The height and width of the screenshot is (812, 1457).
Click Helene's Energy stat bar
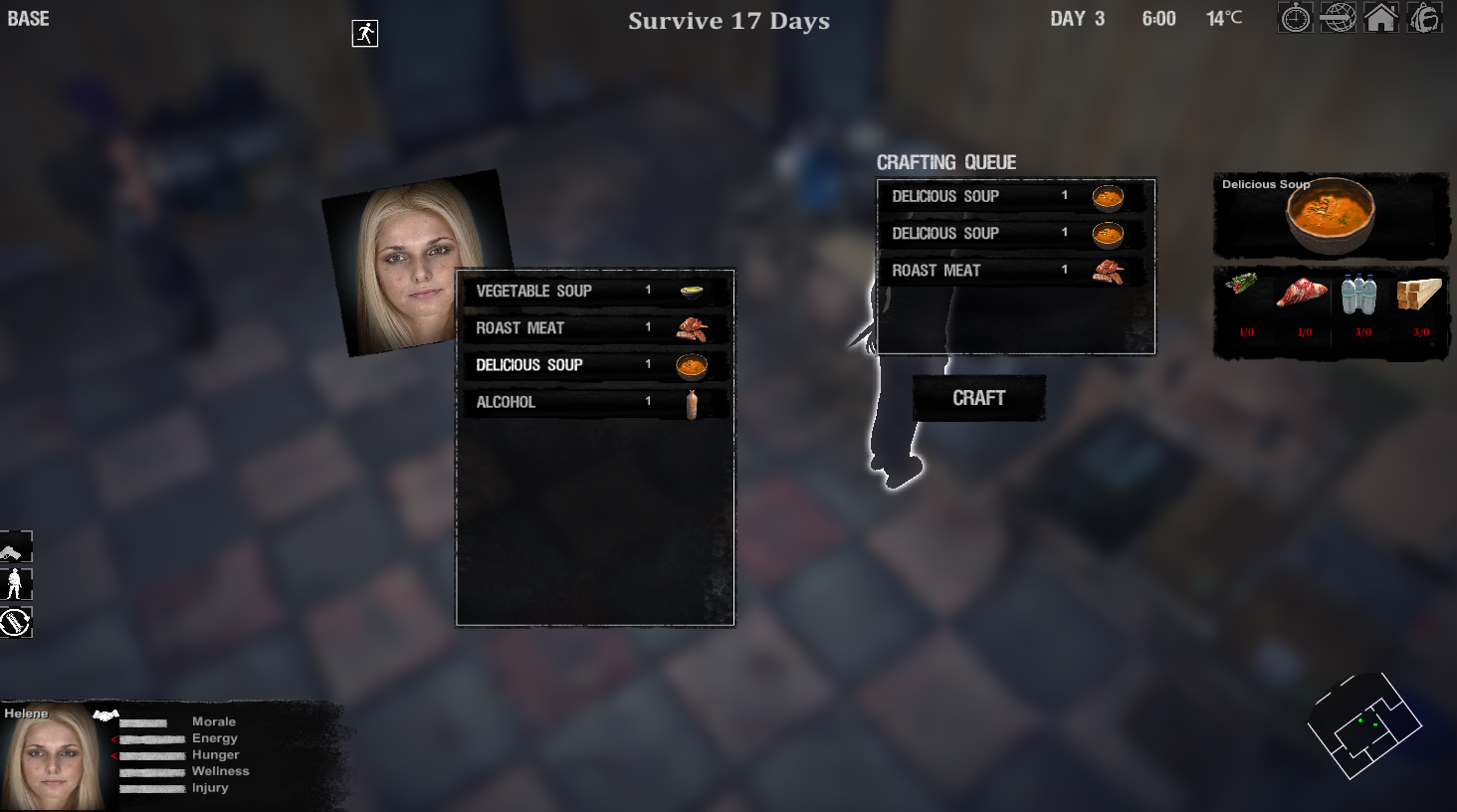pos(149,737)
